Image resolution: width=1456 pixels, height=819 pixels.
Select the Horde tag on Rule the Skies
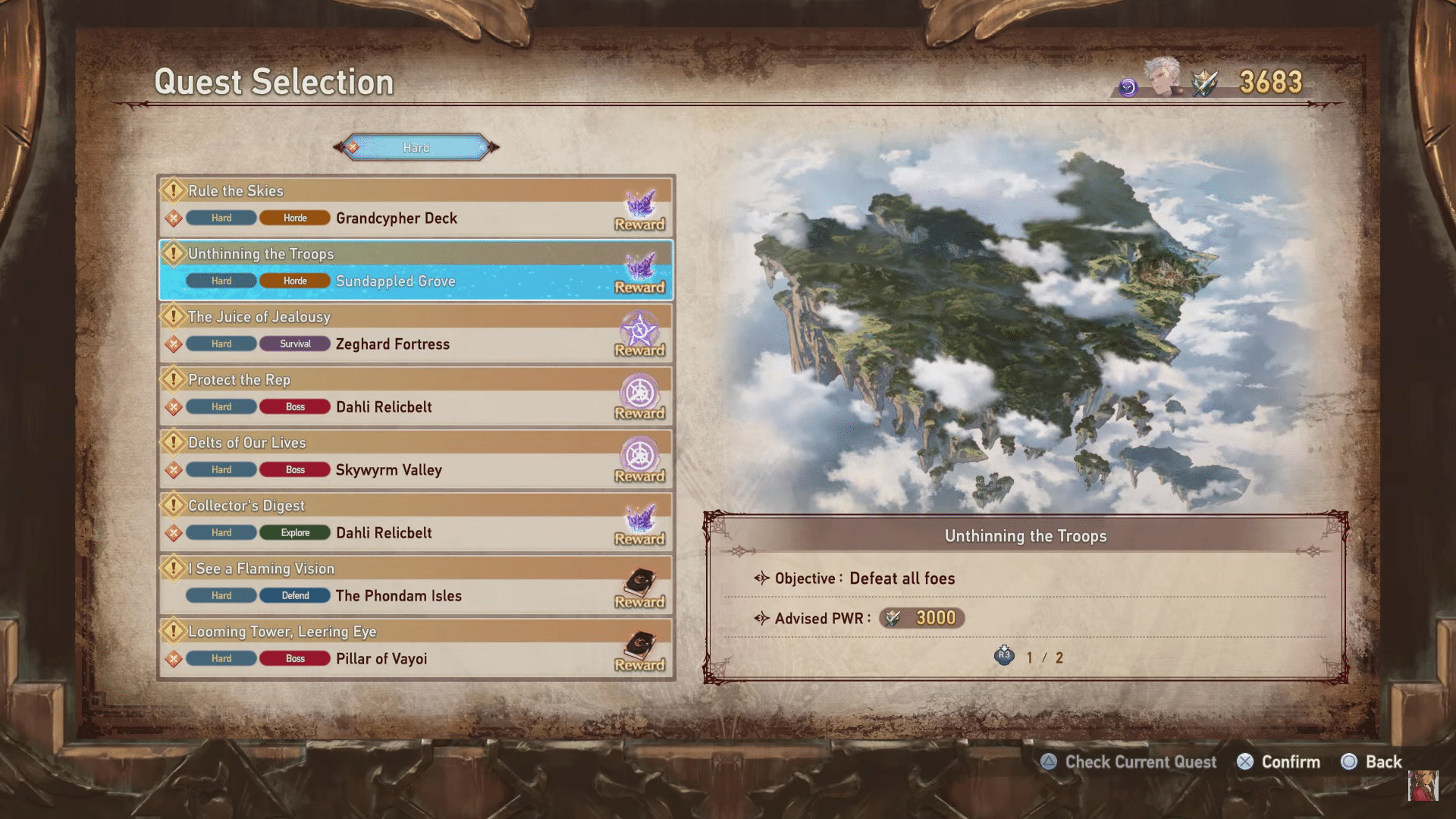click(294, 218)
